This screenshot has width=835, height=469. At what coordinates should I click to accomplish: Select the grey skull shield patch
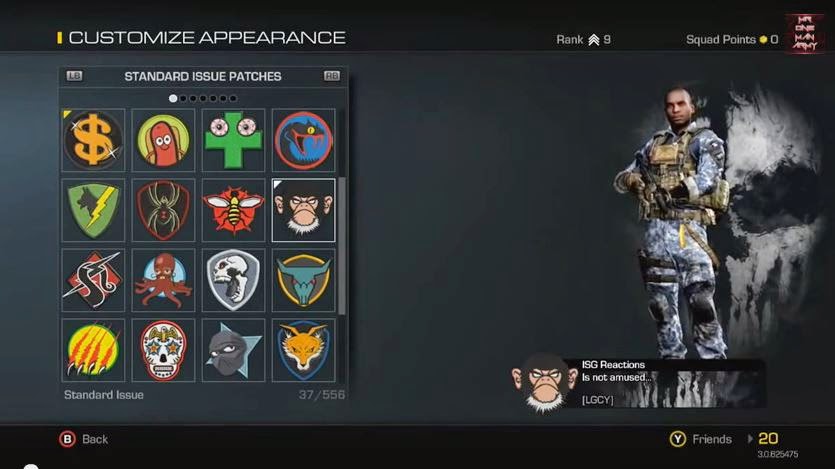233,280
